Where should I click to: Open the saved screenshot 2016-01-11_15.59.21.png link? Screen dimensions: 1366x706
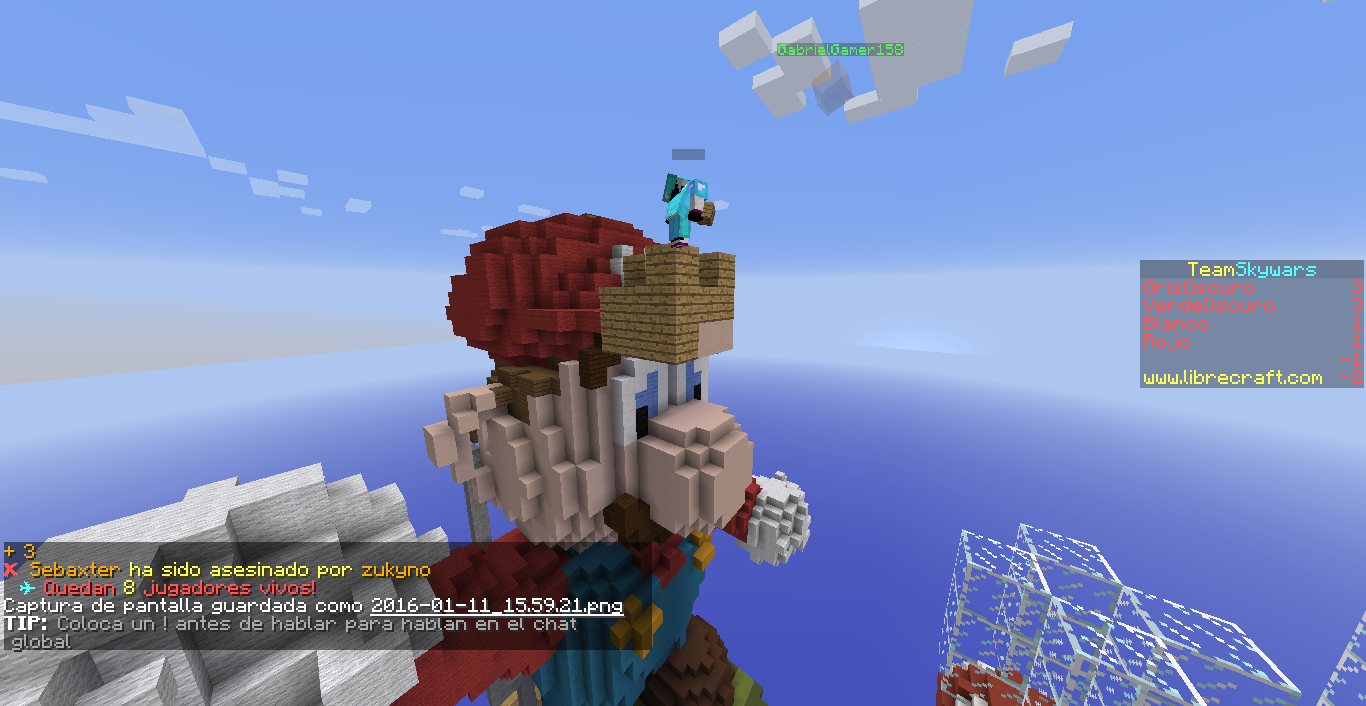(x=496, y=606)
